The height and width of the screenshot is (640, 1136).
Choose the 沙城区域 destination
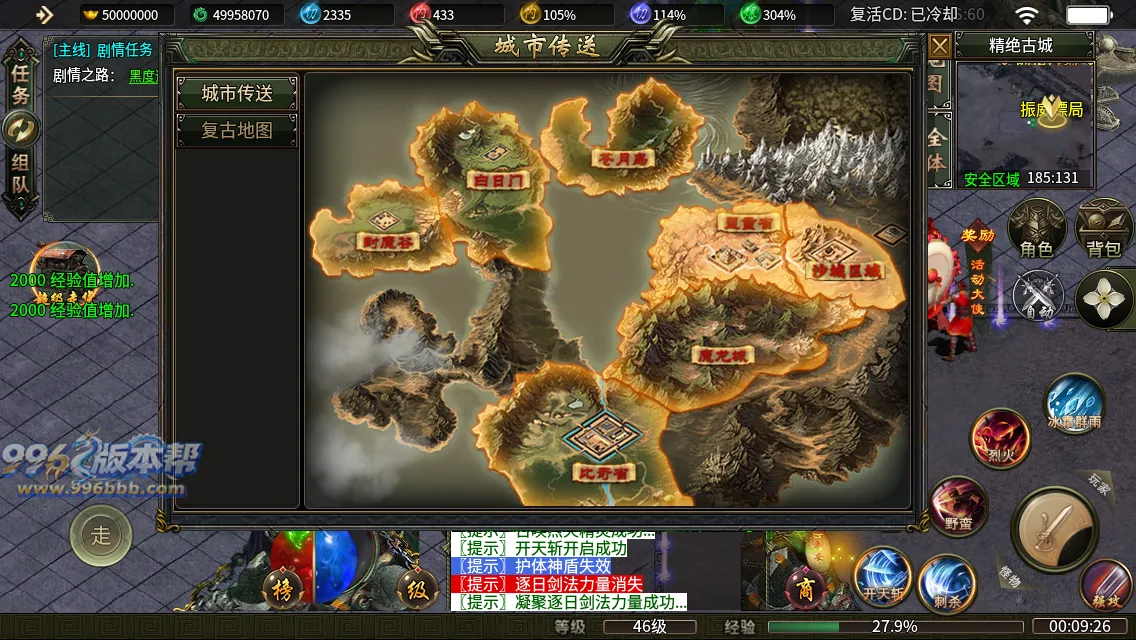click(846, 270)
